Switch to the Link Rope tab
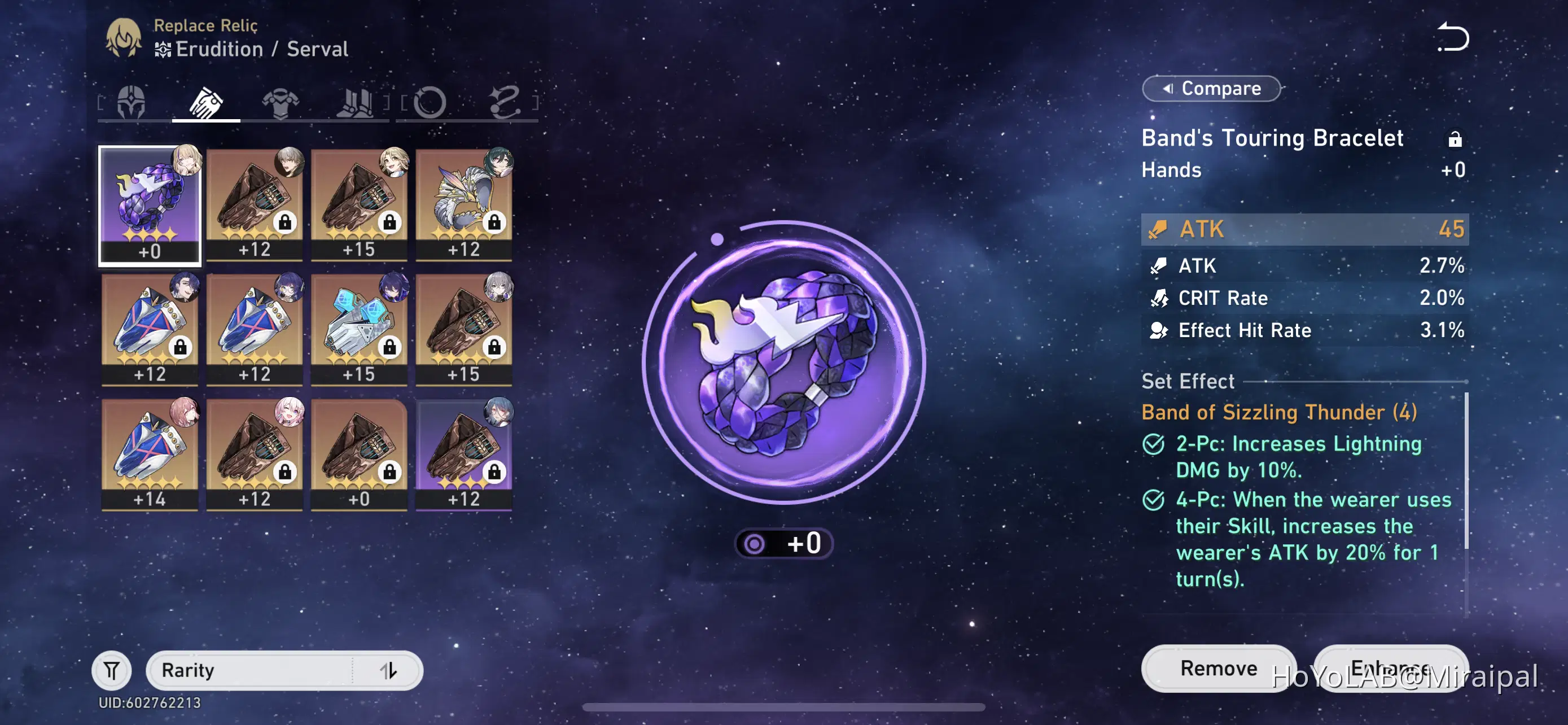Screen dimensions: 1568x725 coord(505,102)
